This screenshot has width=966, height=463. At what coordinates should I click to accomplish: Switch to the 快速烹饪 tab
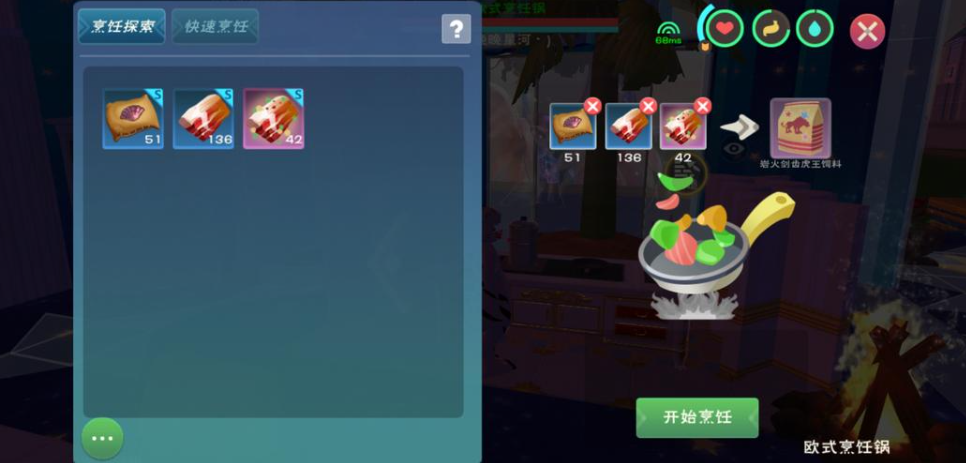click(215, 26)
